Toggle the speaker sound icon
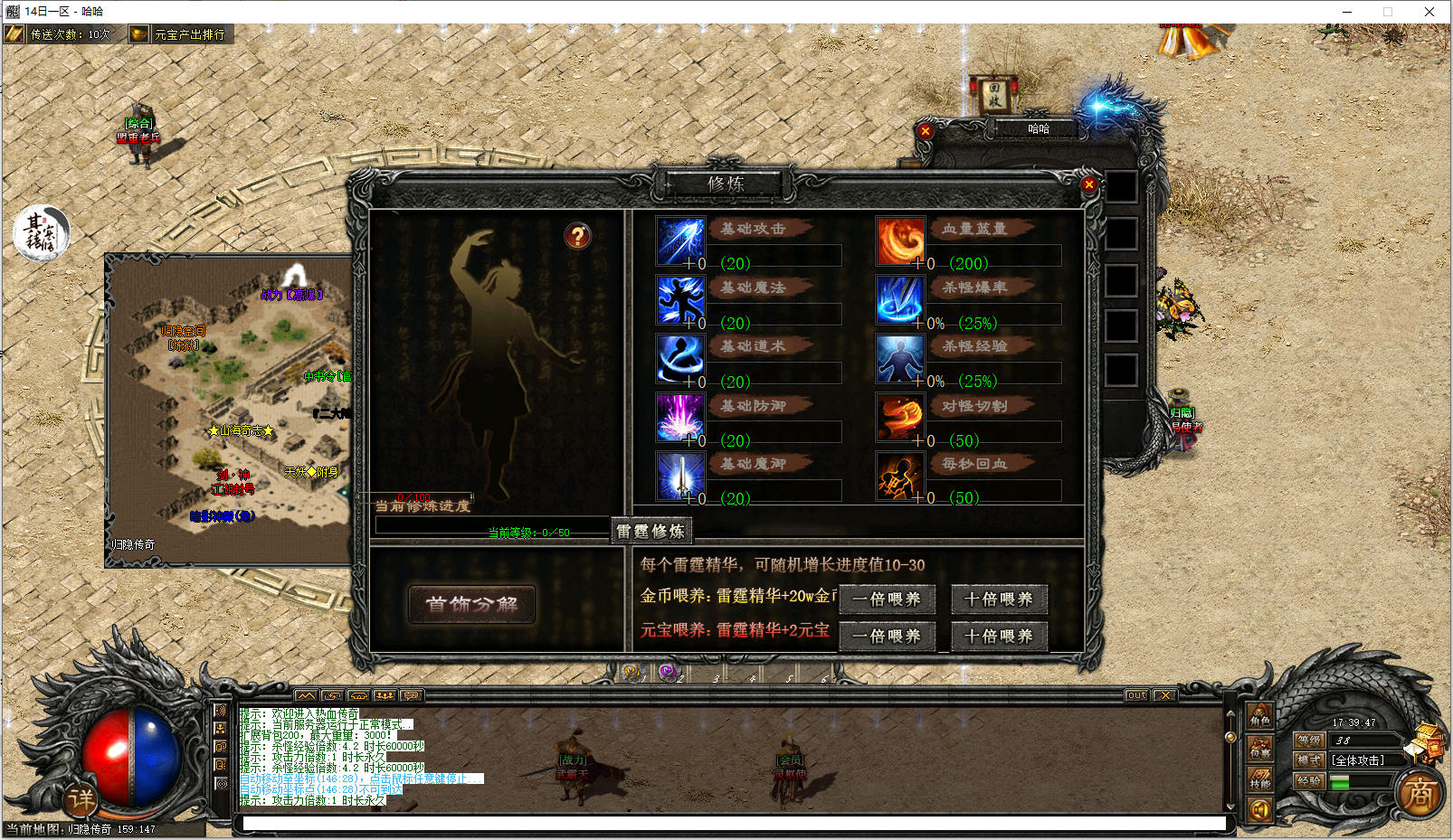This screenshot has width=1453, height=840. pos(1259,809)
